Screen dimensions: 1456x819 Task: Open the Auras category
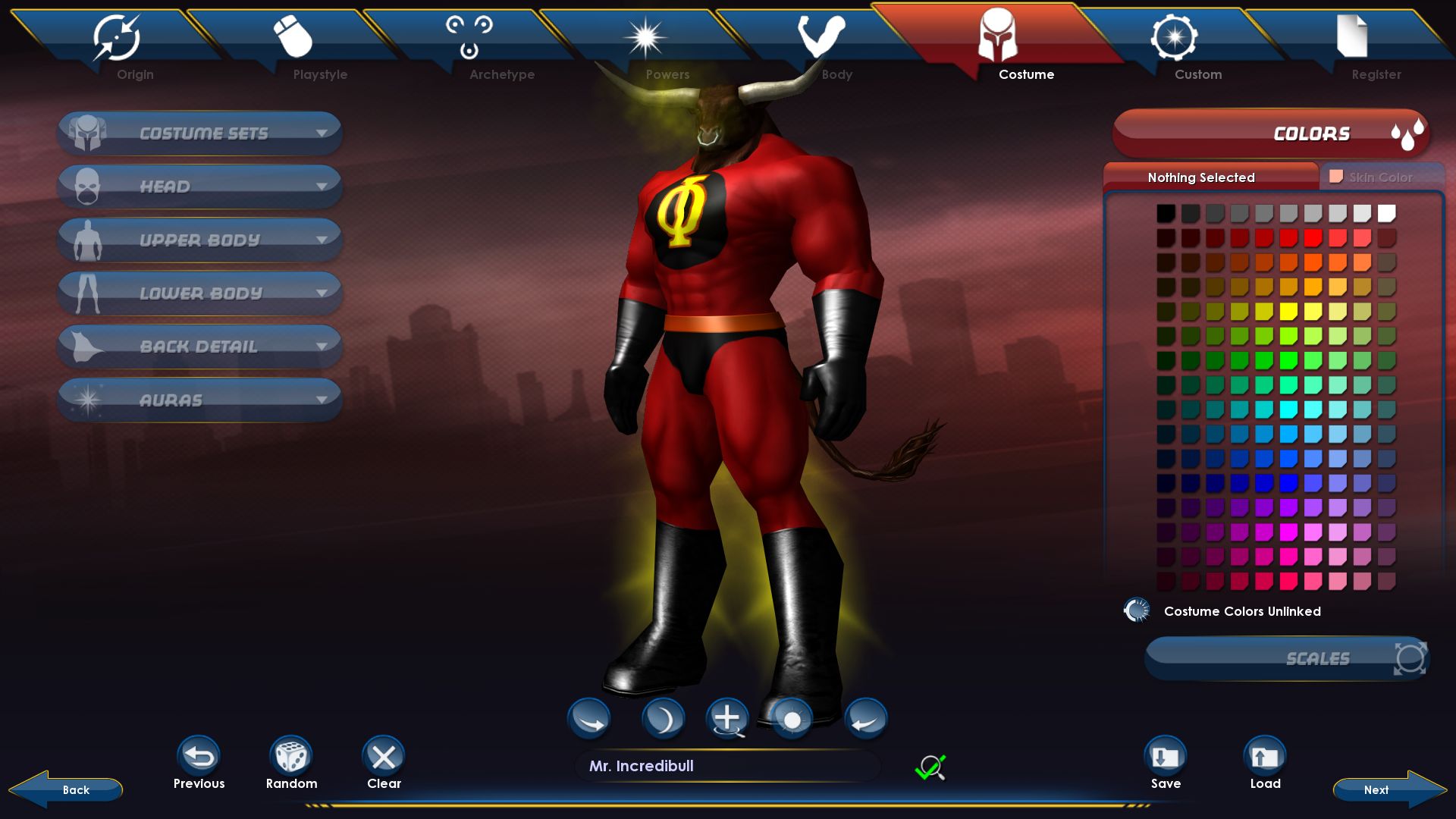pyautogui.click(x=199, y=400)
